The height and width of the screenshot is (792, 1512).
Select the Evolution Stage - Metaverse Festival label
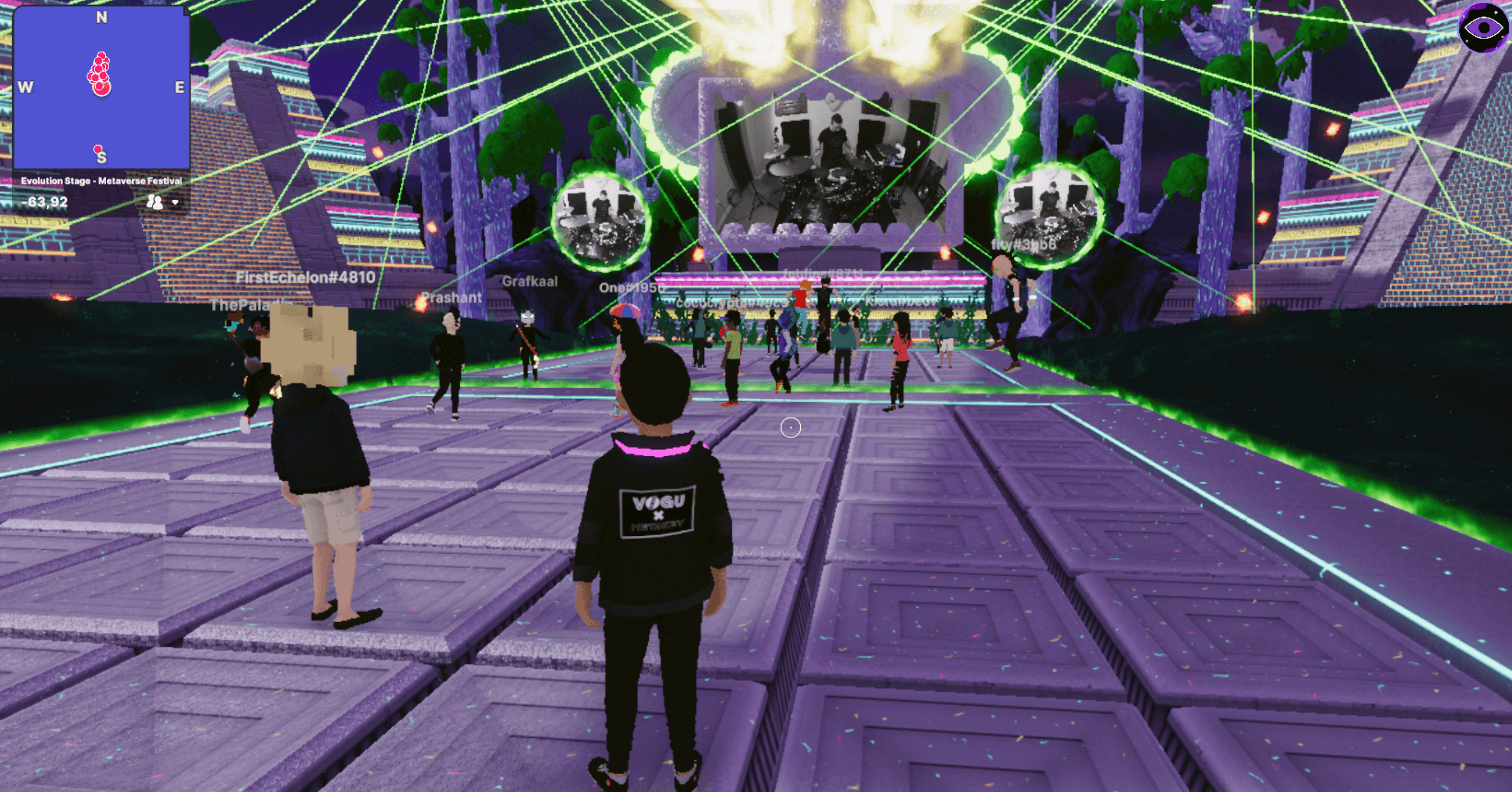pos(102,181)
